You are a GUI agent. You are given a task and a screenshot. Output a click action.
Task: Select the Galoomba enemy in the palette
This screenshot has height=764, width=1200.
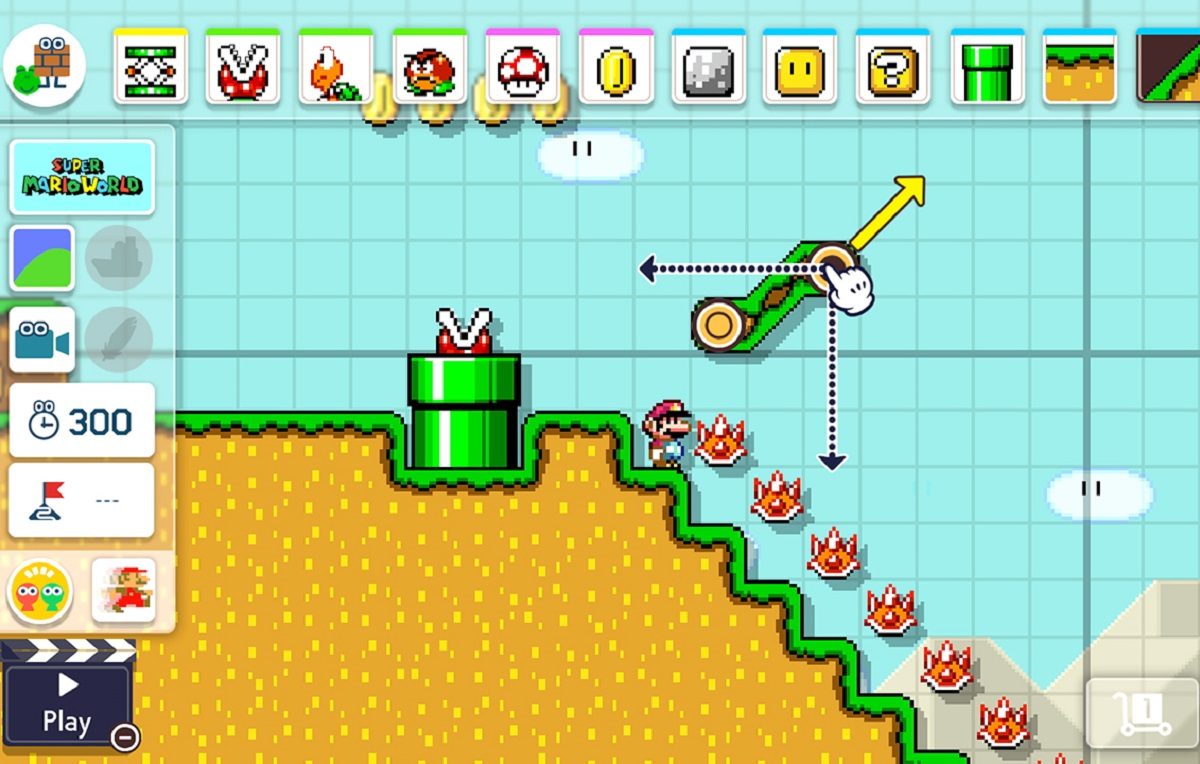429,68
